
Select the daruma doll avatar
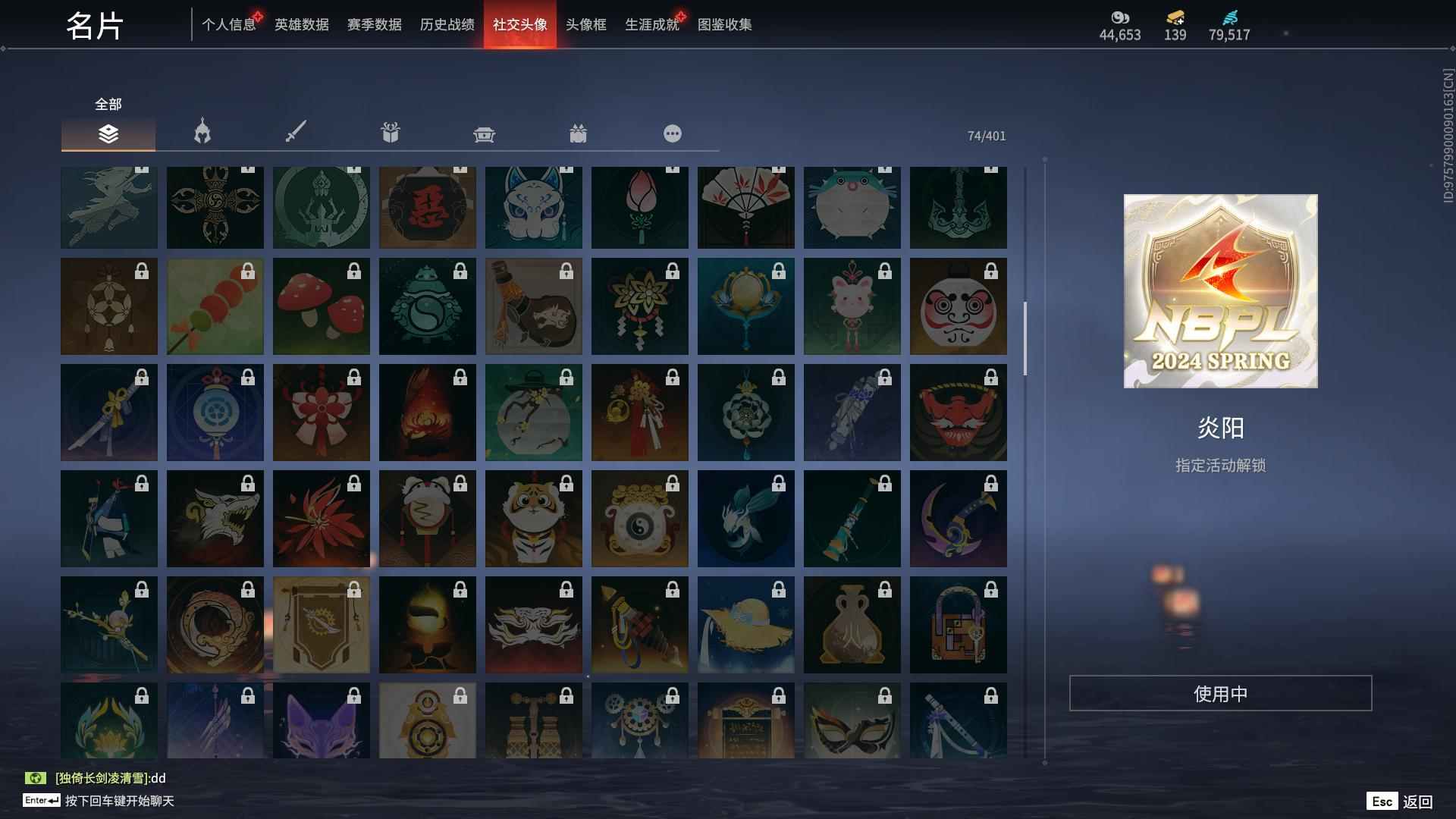[x=959, y=306]
